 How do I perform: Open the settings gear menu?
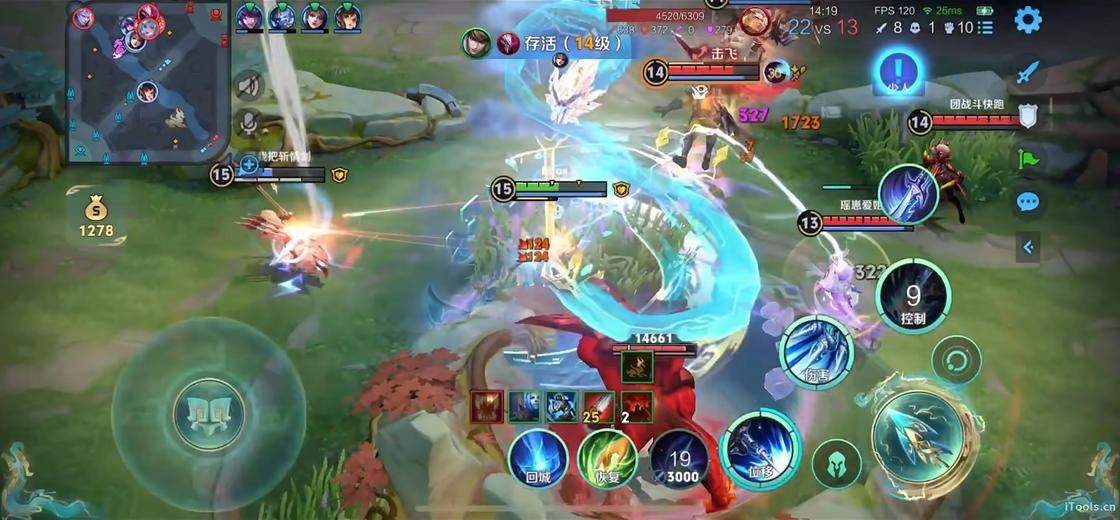coord(1028,20)
